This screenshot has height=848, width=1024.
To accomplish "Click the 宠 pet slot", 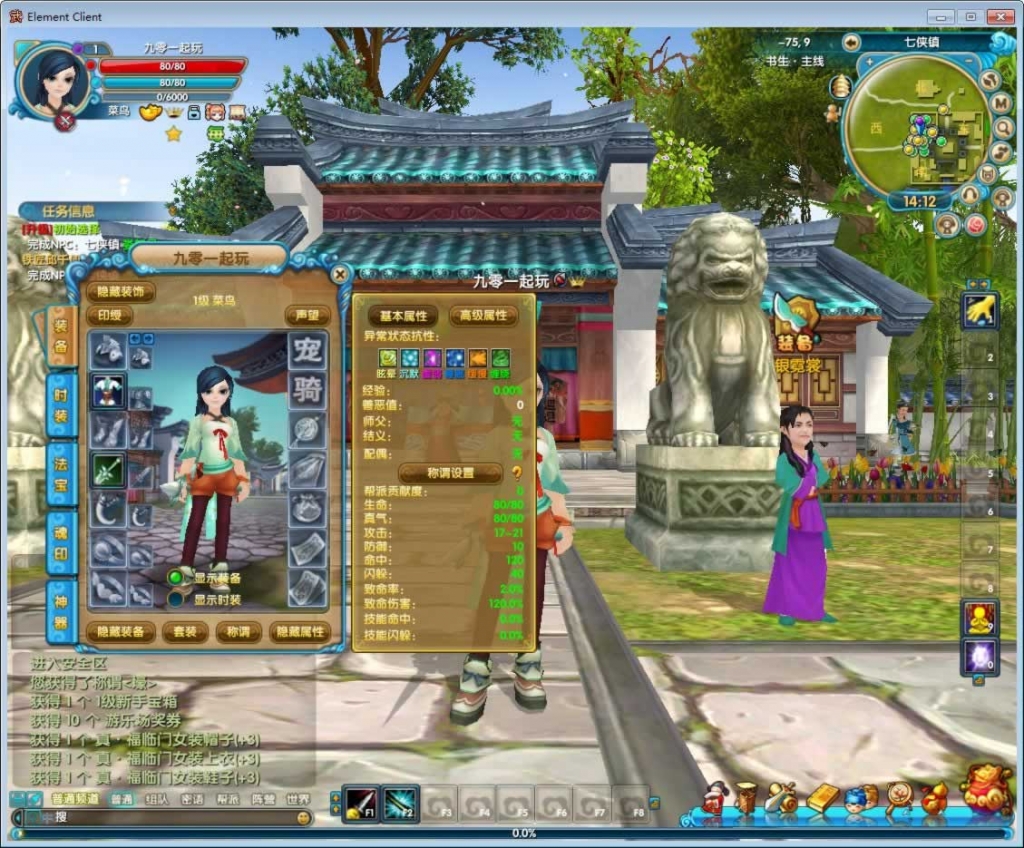I will [x=308, y=350].
